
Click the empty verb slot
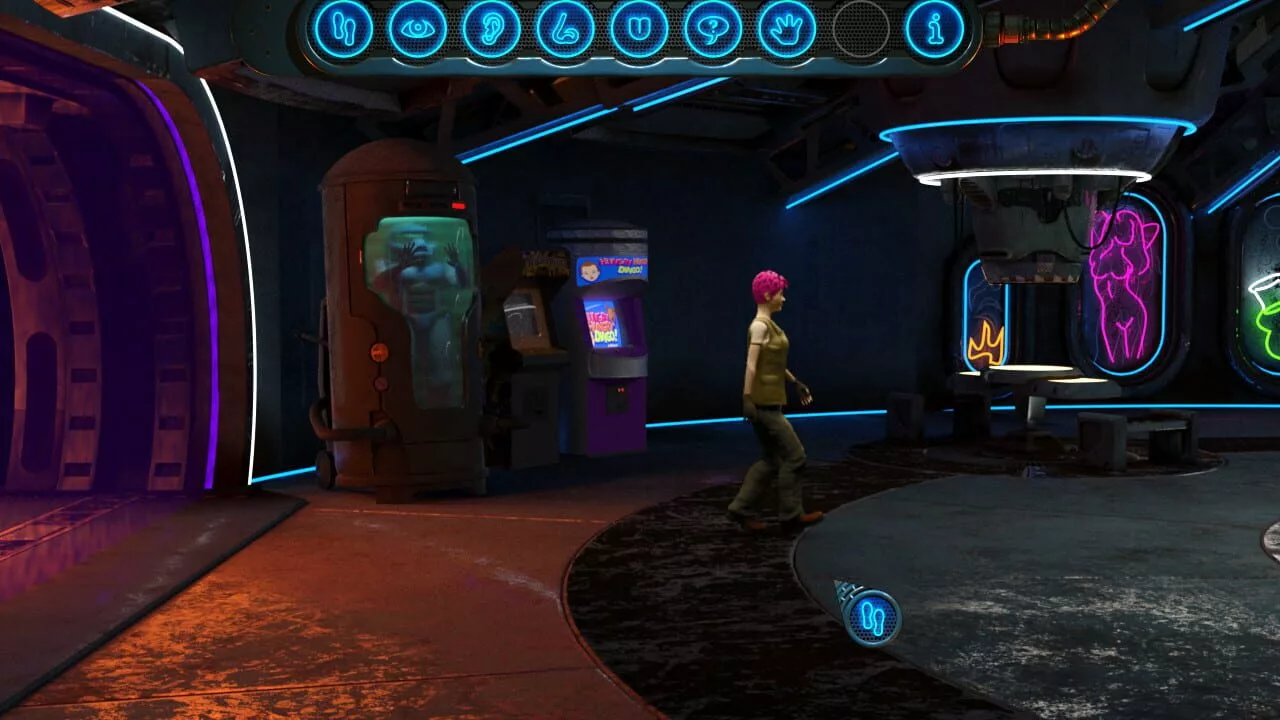pos(860,30)
